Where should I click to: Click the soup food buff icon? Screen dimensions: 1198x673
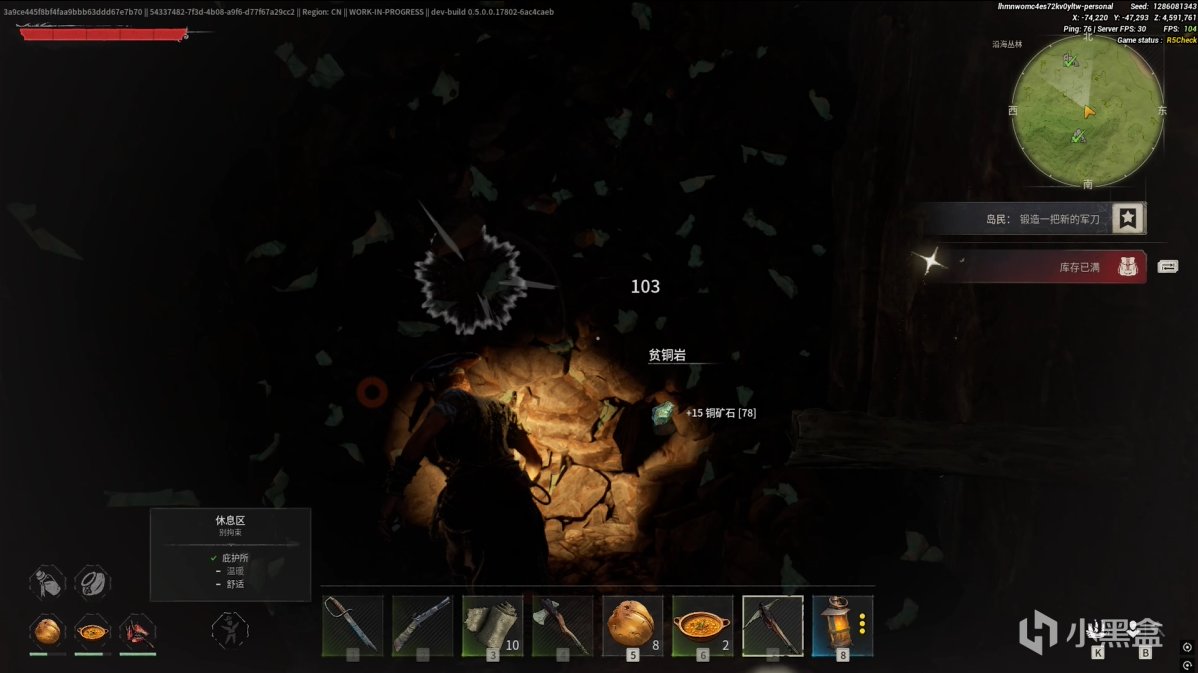point(93,631)
